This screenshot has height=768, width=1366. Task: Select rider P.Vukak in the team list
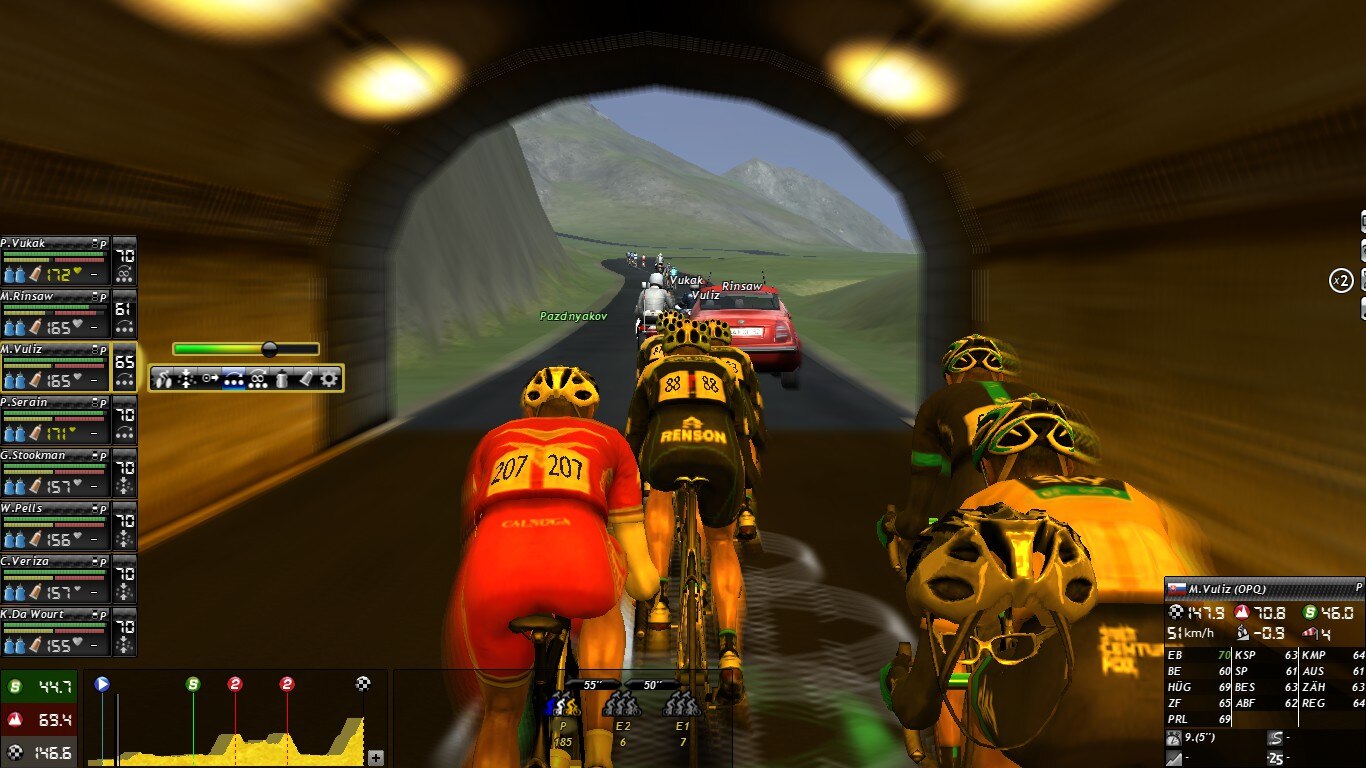(x=54, y=260)
